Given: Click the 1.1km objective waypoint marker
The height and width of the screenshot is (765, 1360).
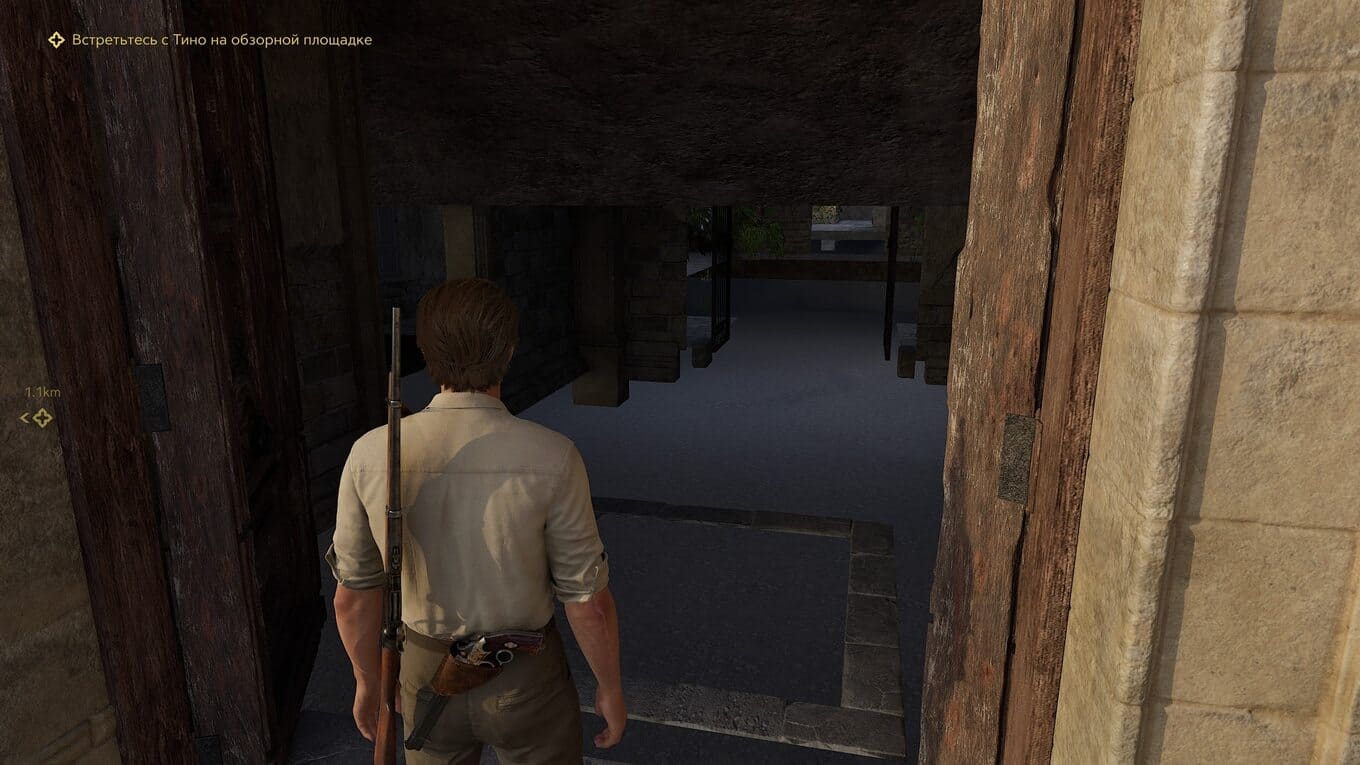Looking at the screenshot, I should click(42, 418).
